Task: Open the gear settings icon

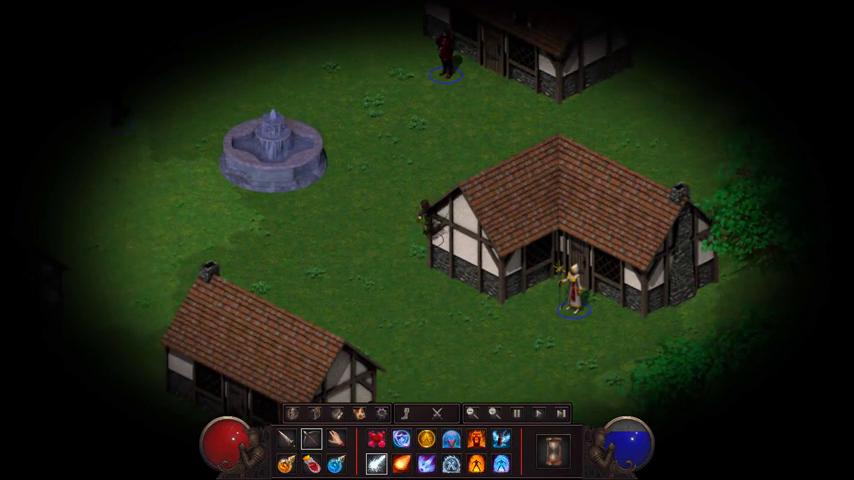Action: (x=381, y=413)
